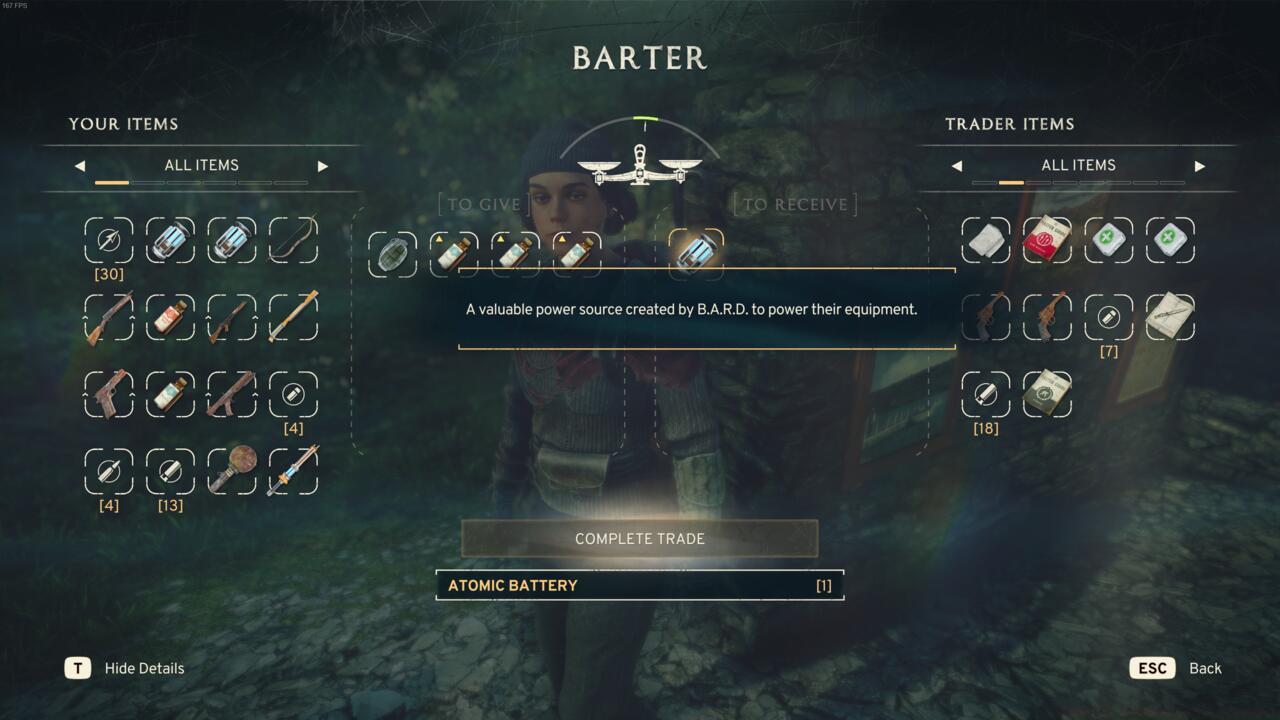Select the red-label bottle in your items

[170, 318]
